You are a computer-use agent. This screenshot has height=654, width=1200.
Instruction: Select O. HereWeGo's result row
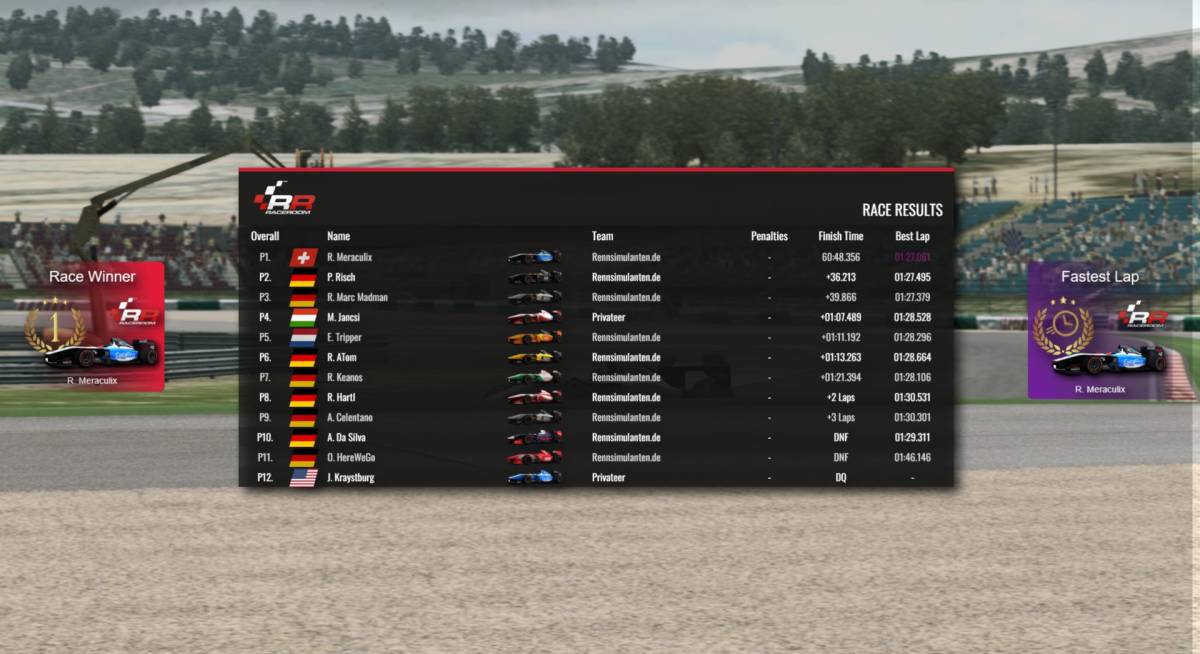tap(596, 457)
